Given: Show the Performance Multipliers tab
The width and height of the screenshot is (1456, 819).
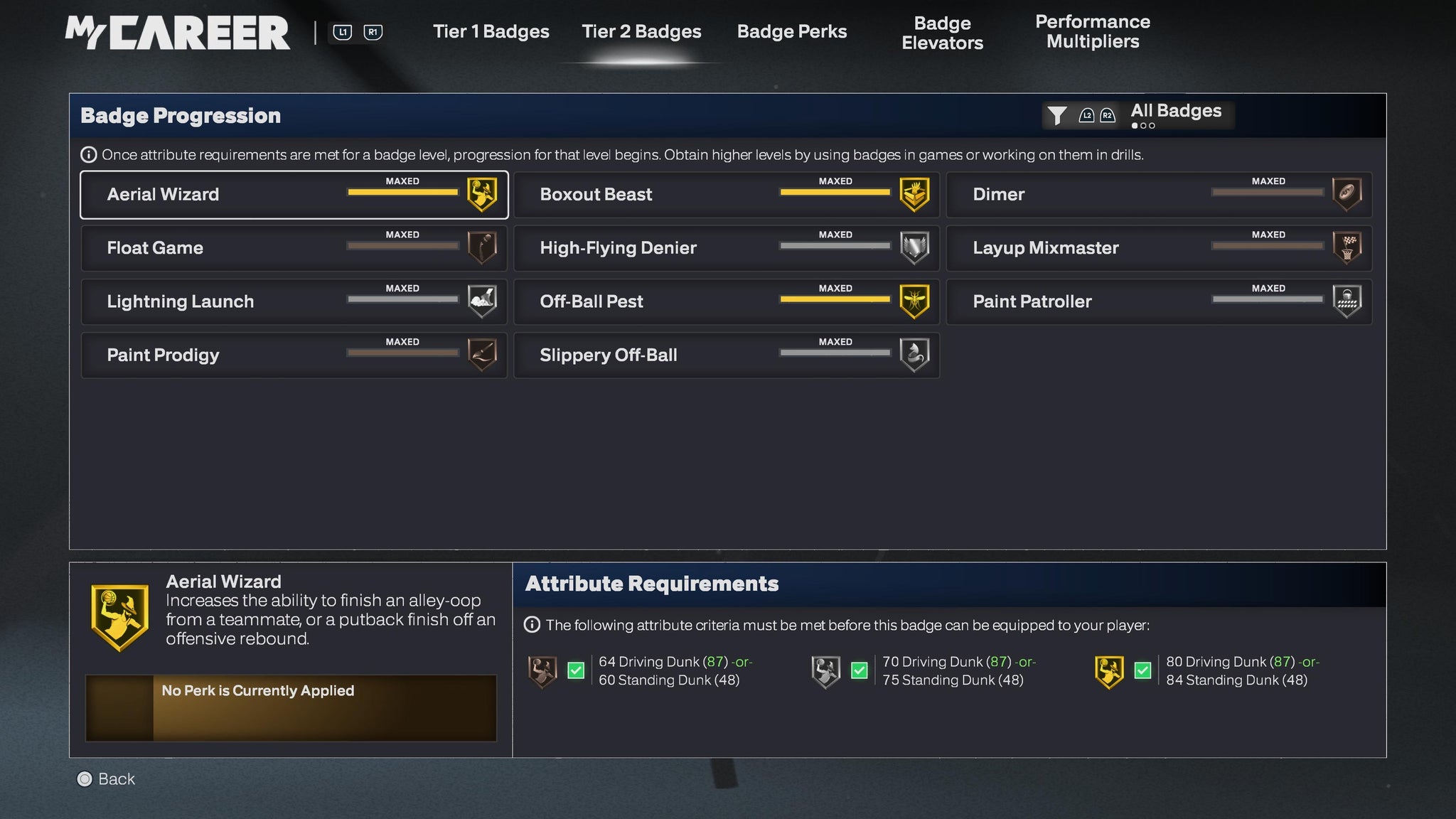Looking at the screenshot, I should pos(1092,32).
